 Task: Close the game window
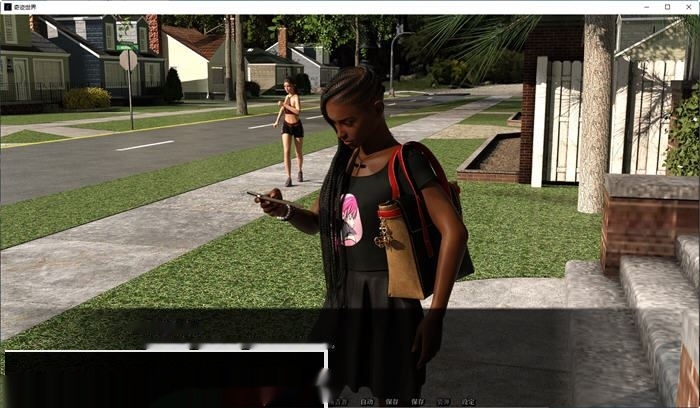[688, 6]
